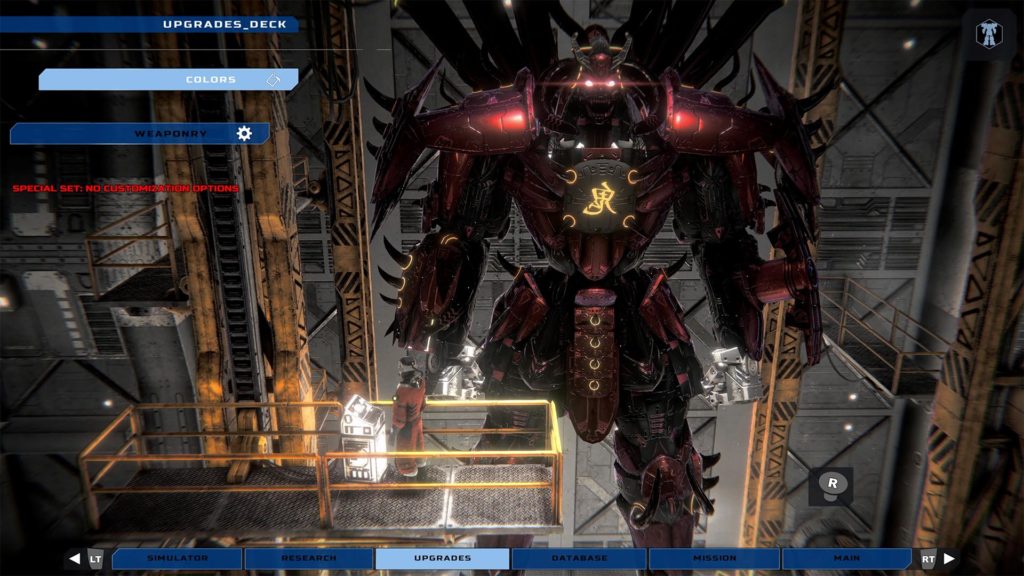Click the left arrow beside the tab bar
Image resolution: width=1024 pixels, height=576 pixels.
pyautogui.click(x=74, y=558)
